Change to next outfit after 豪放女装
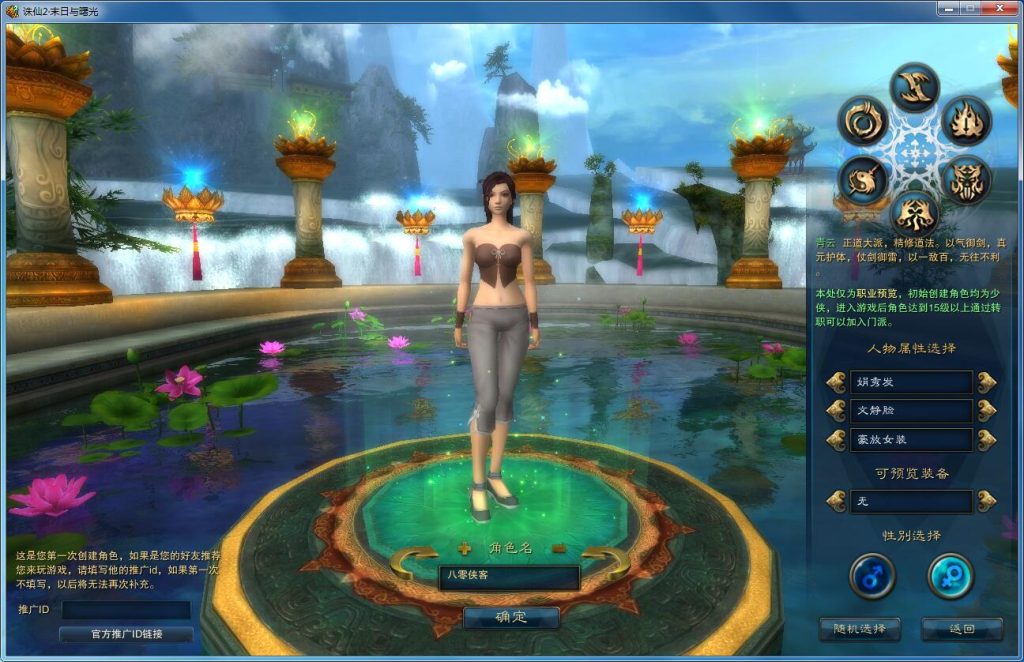 tap(987, 440)
